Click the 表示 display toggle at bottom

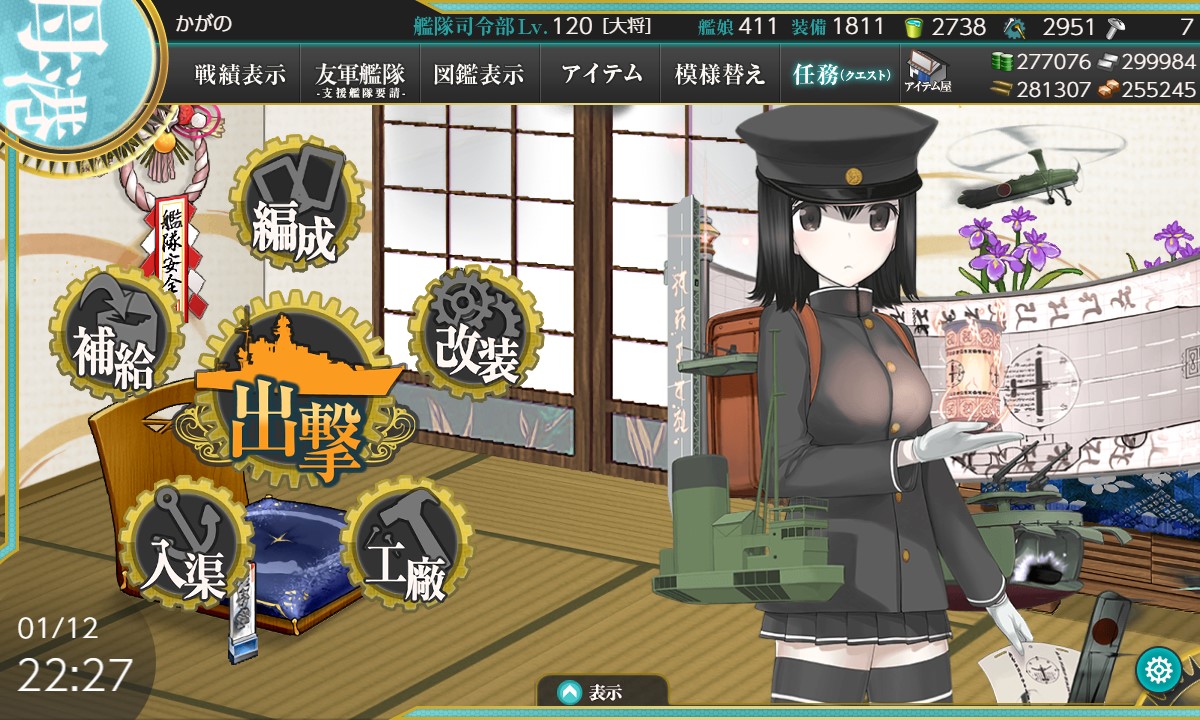point(602,692)
